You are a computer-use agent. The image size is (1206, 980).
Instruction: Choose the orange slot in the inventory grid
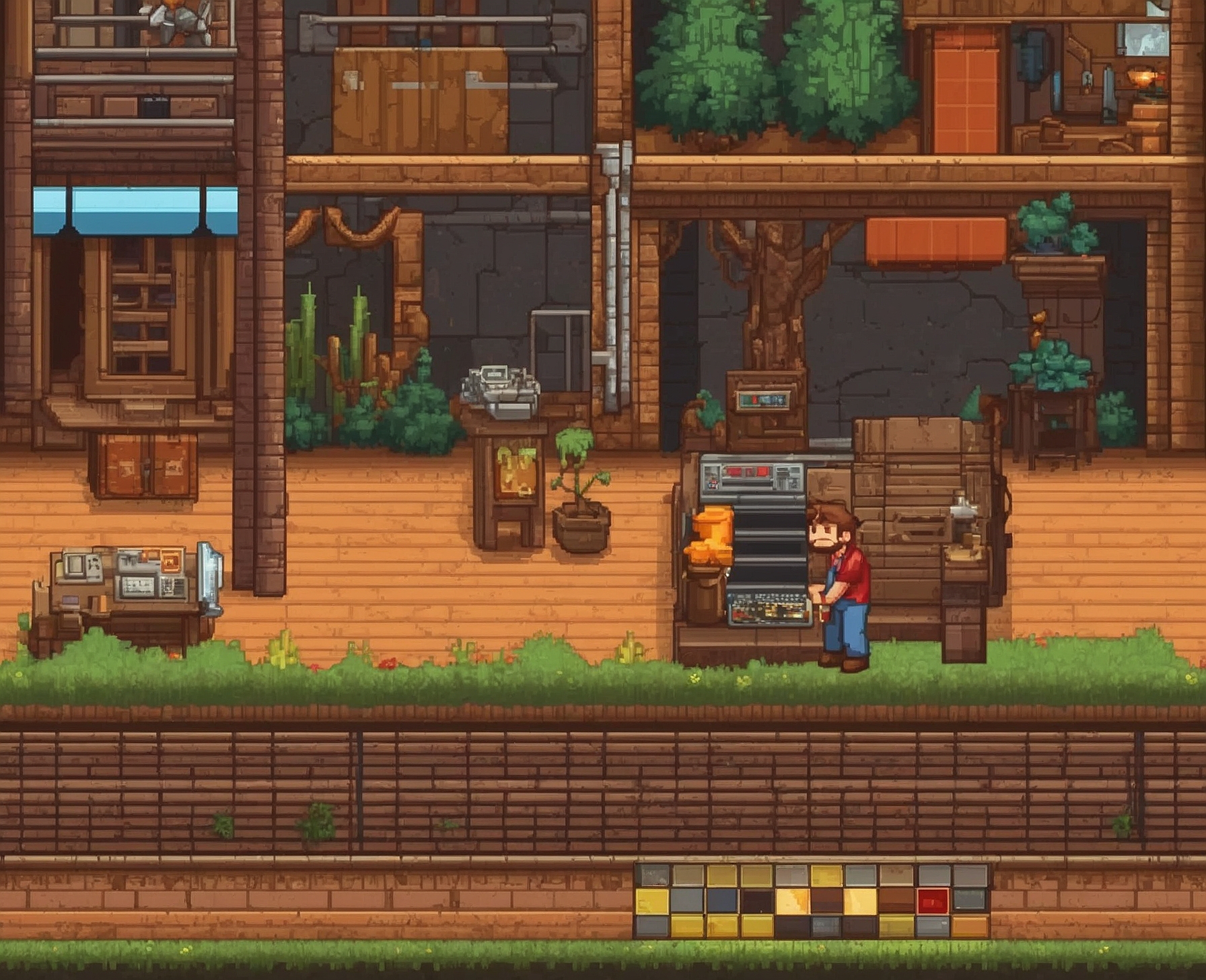pos(969,926)
